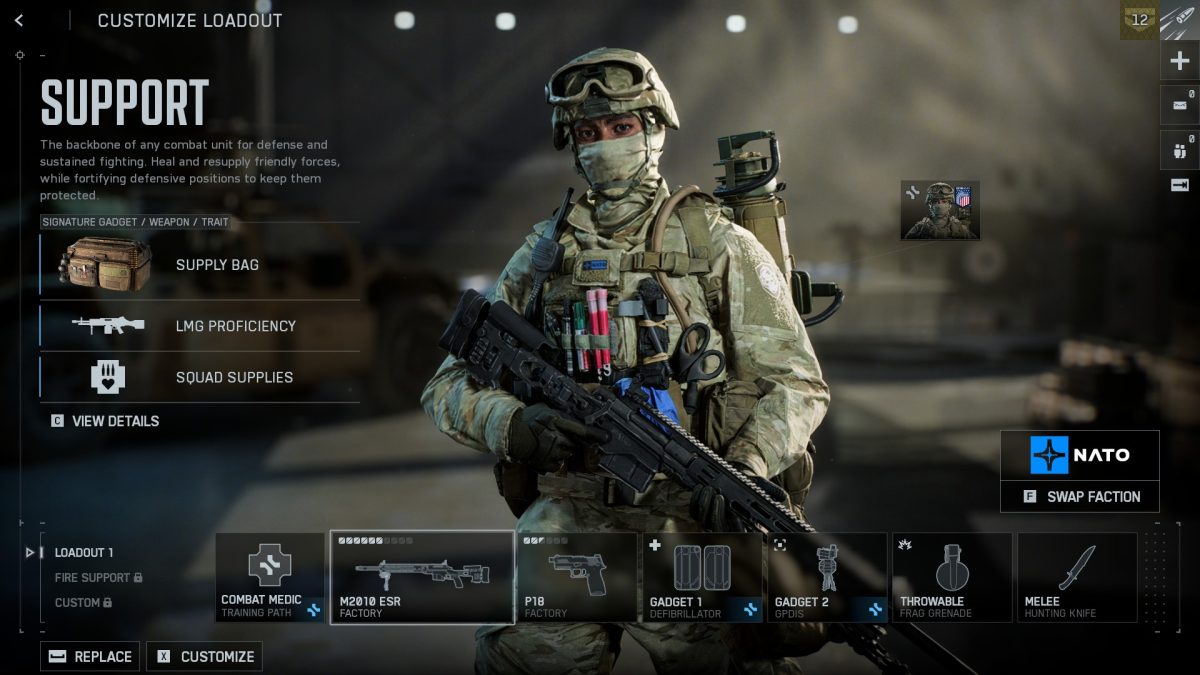
Task: Pick the locked Custom loadout entry
Action: point(83,603)
